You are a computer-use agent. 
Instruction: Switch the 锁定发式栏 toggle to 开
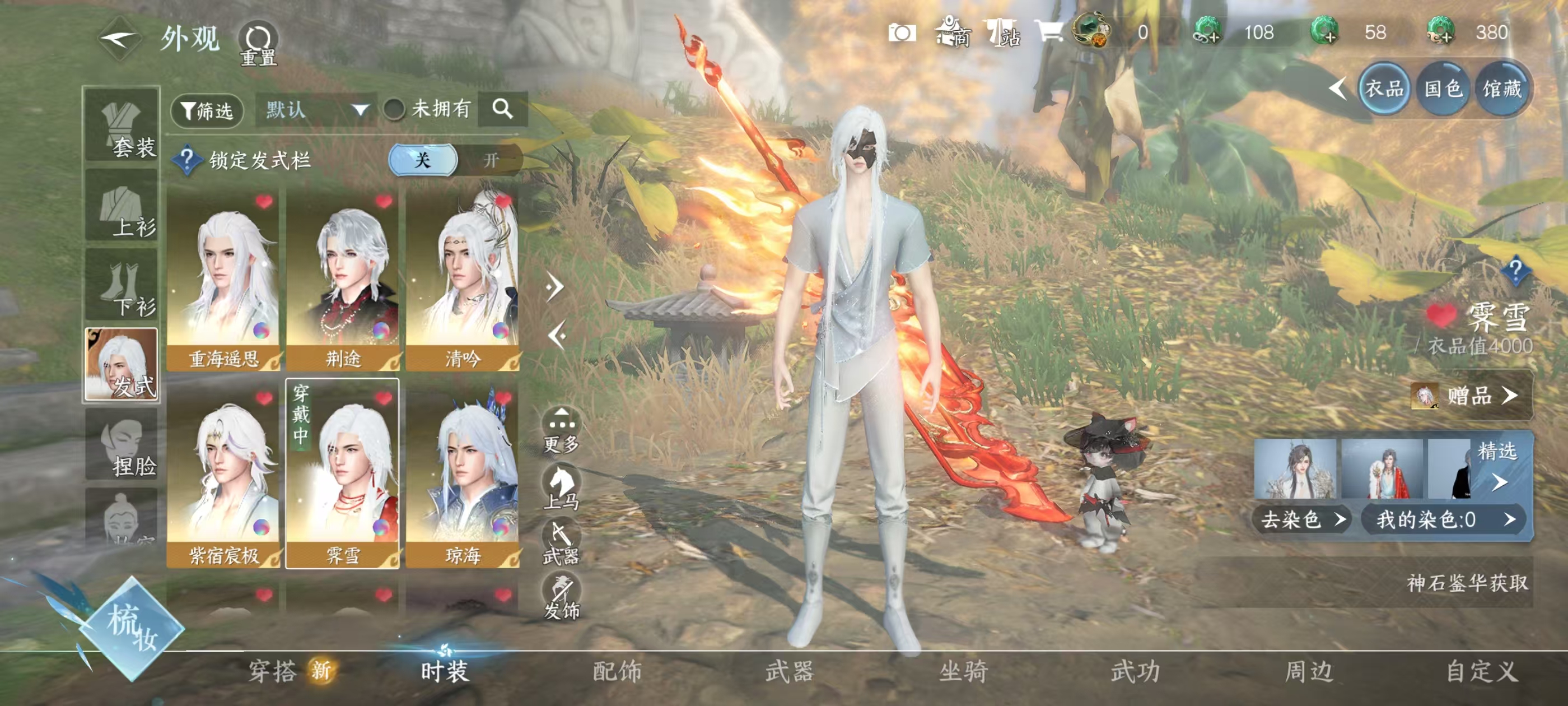(x=494, y=160)
